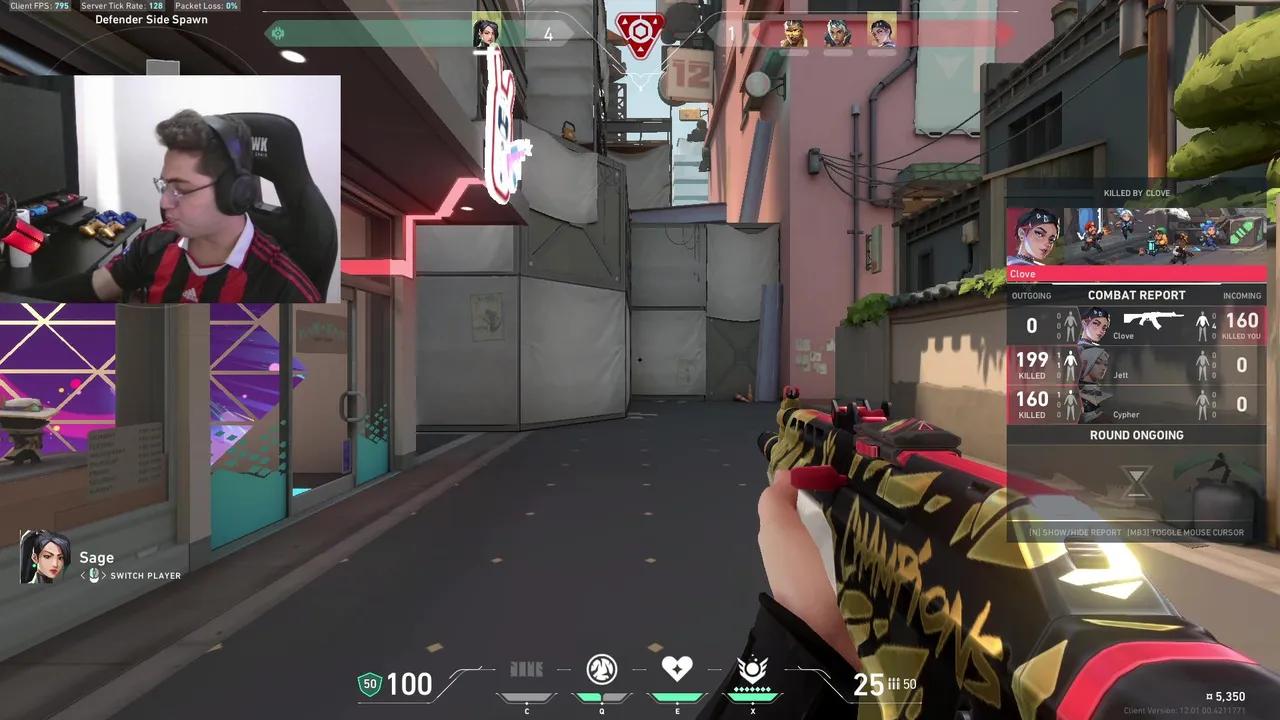Expand the Clove row in the combat report
1280x720 pixels.
point(1137,325)
